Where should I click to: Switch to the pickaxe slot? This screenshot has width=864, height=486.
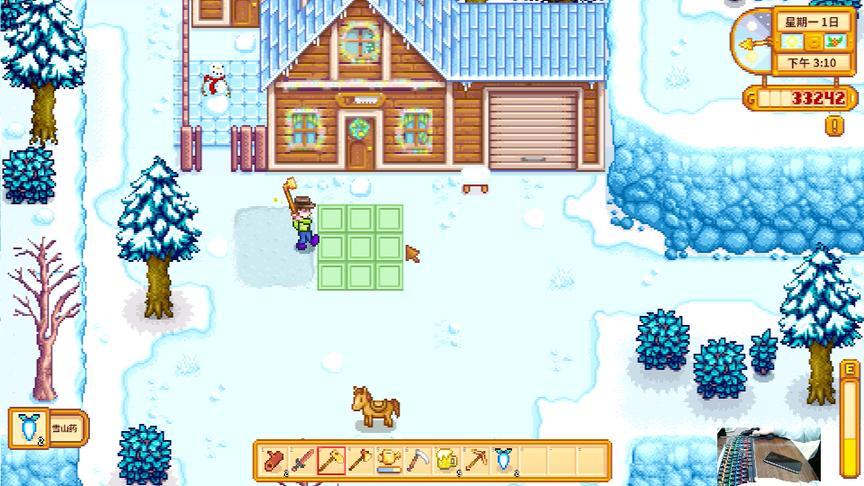coord(476,461)
